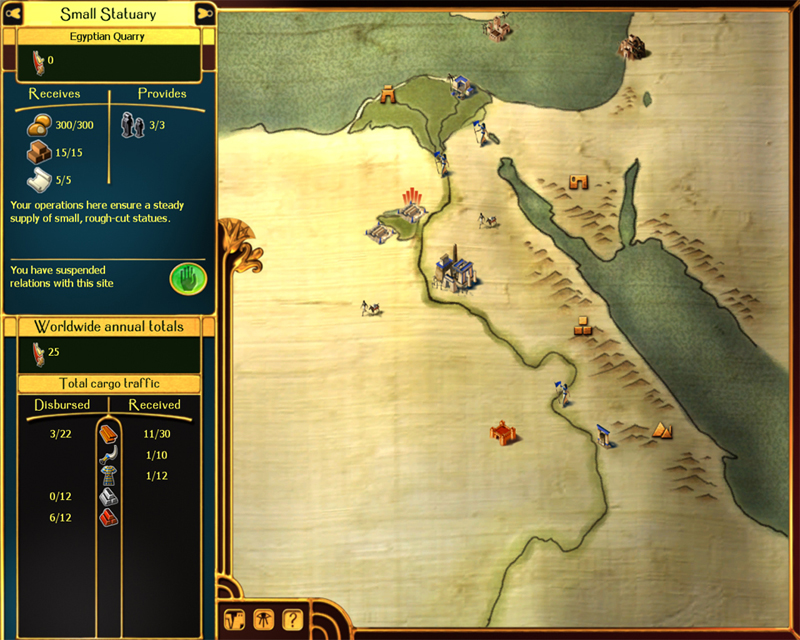Select the pyramid site marker on the map
The image size is (800, 640).
click(664, 430)
